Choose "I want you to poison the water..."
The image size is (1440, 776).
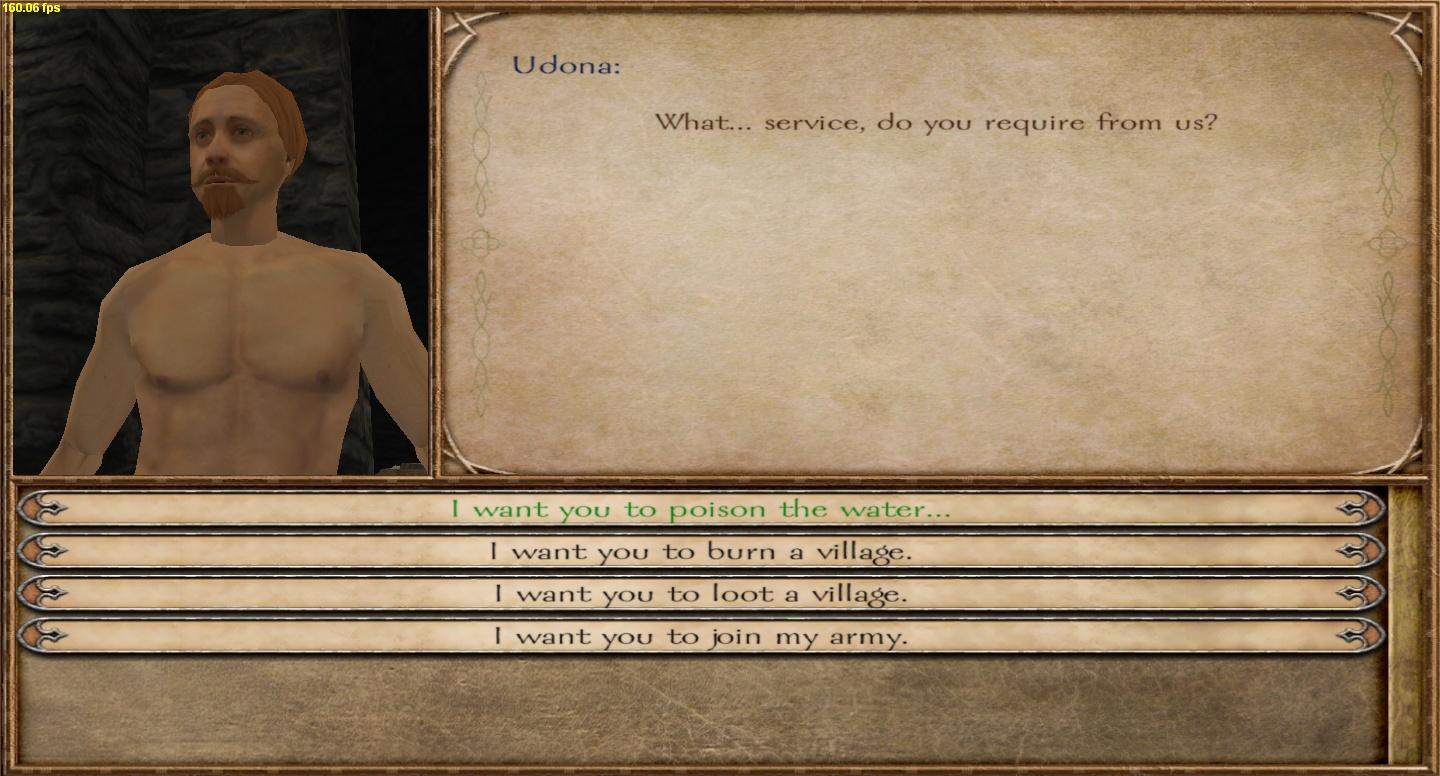pos(700,509)
